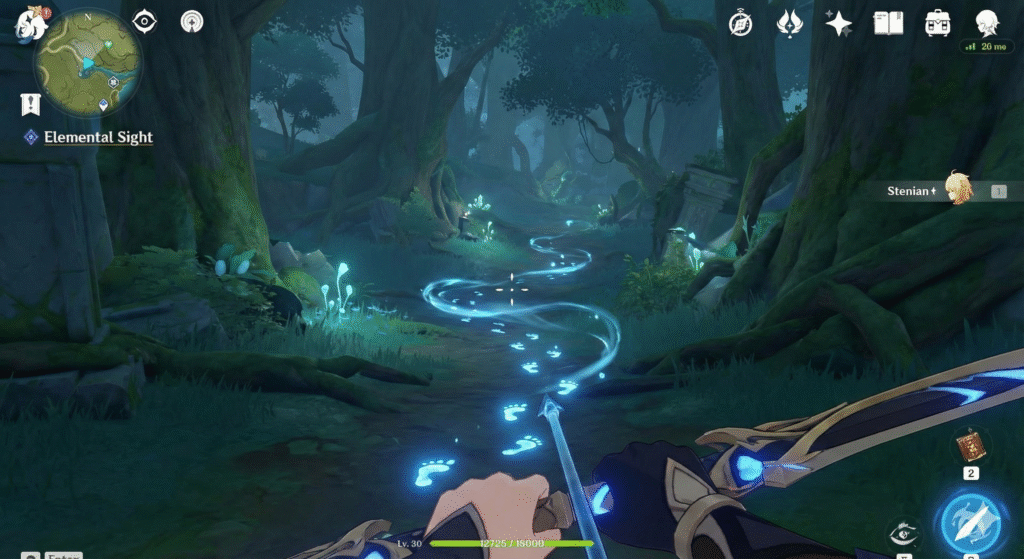Use the brown book gadget item
1024x559 pixels.
pyautogui.click(x=969, y=446)
